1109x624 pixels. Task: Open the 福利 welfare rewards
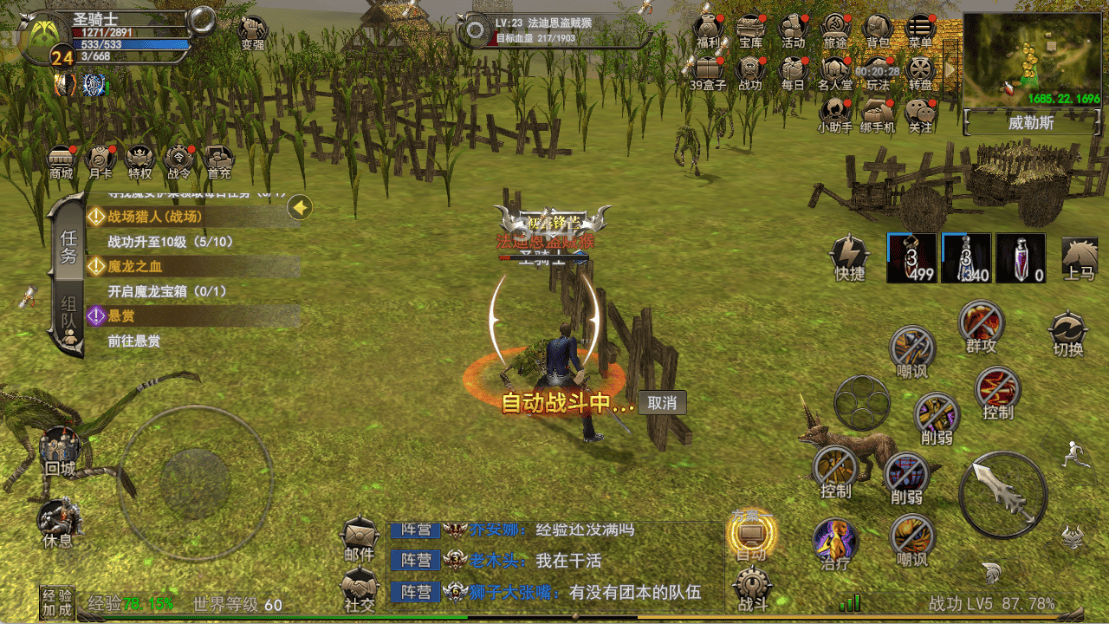point(709,30)
